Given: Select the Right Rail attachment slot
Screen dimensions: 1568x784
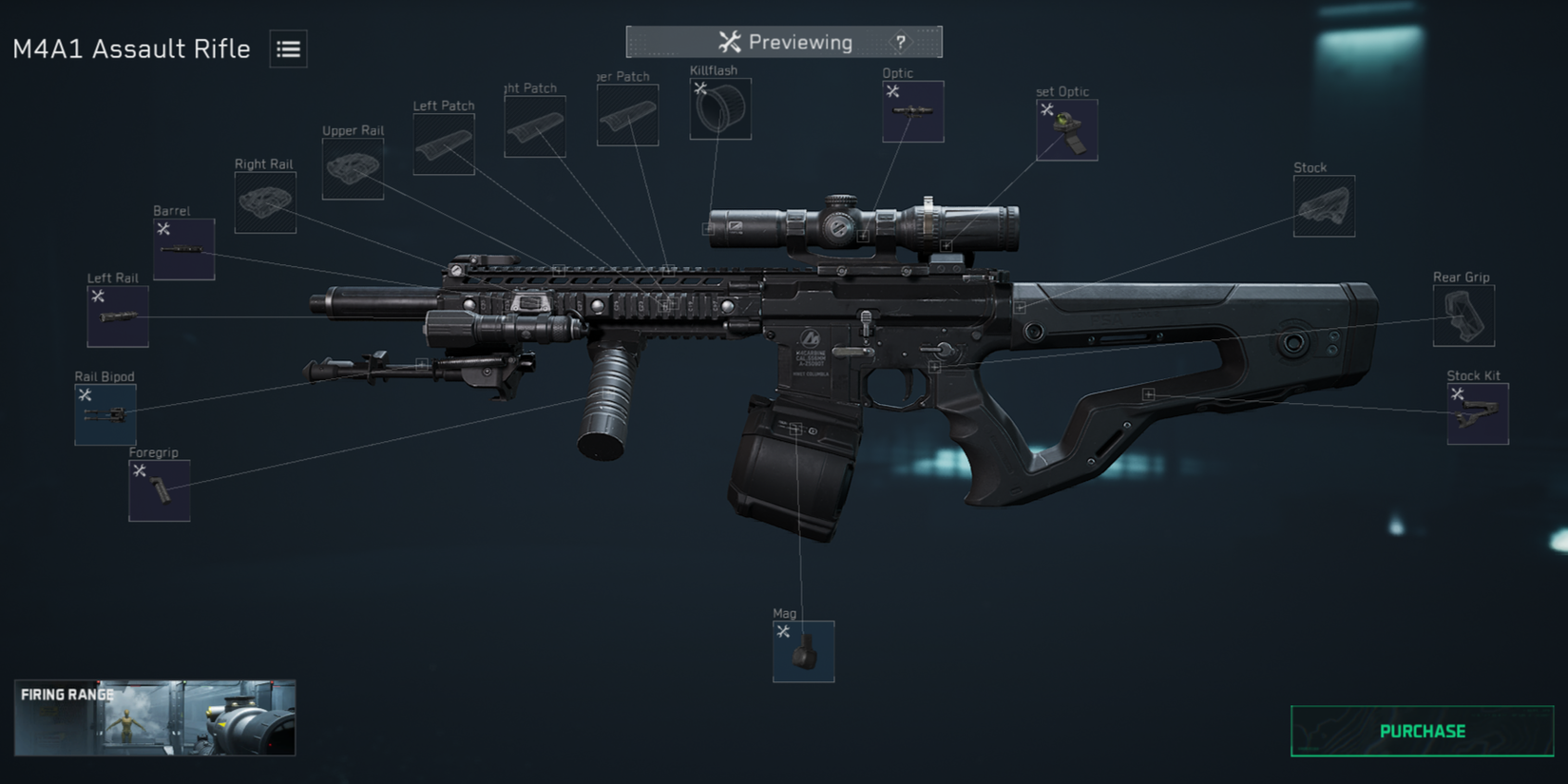Looking at the screenshot, I should [264, 200].
